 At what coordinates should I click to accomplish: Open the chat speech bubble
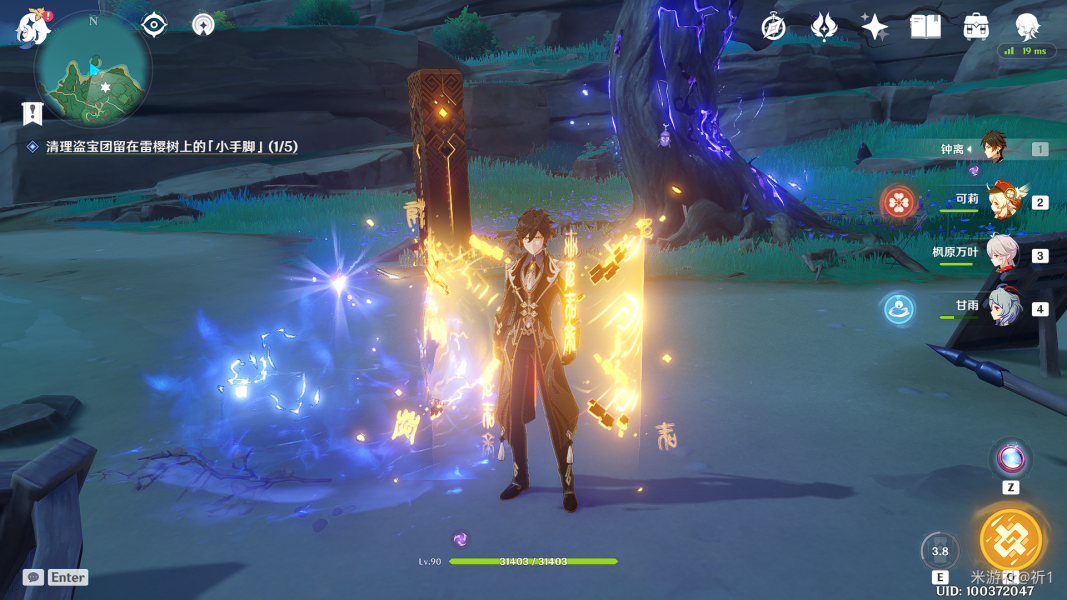click(33, 577)
